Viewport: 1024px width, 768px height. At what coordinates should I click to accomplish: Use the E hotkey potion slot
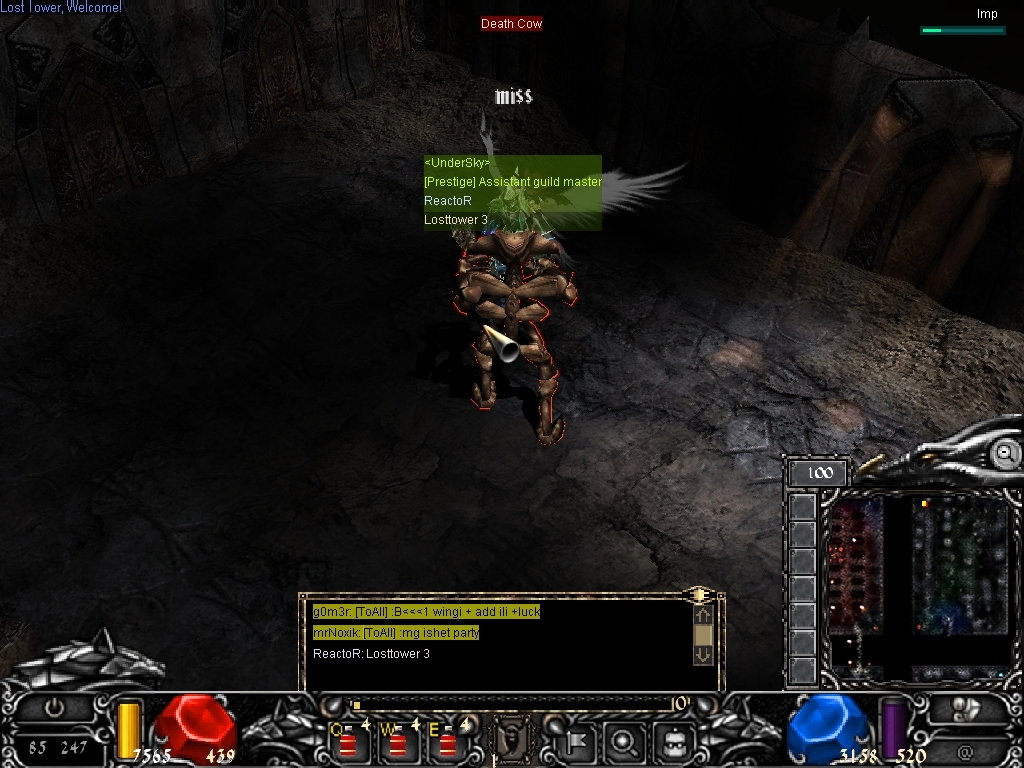[x=448, y=742]
